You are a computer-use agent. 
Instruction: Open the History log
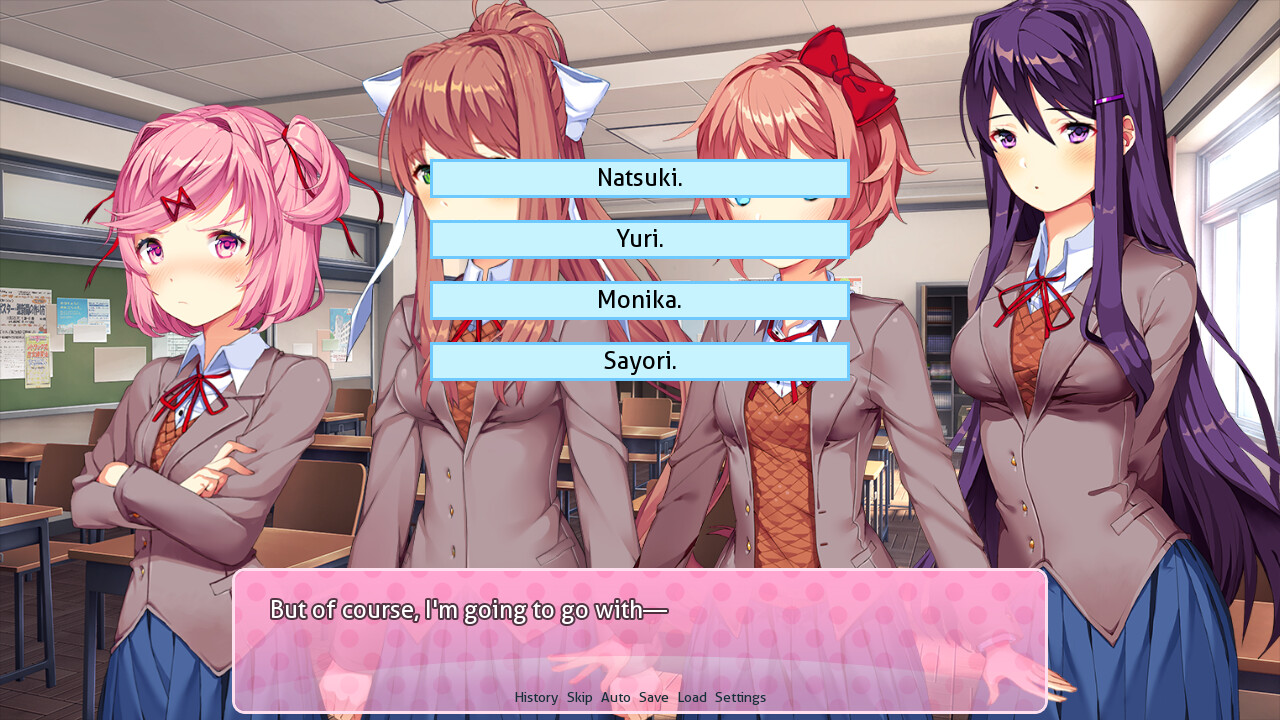[x=535, y=697]
